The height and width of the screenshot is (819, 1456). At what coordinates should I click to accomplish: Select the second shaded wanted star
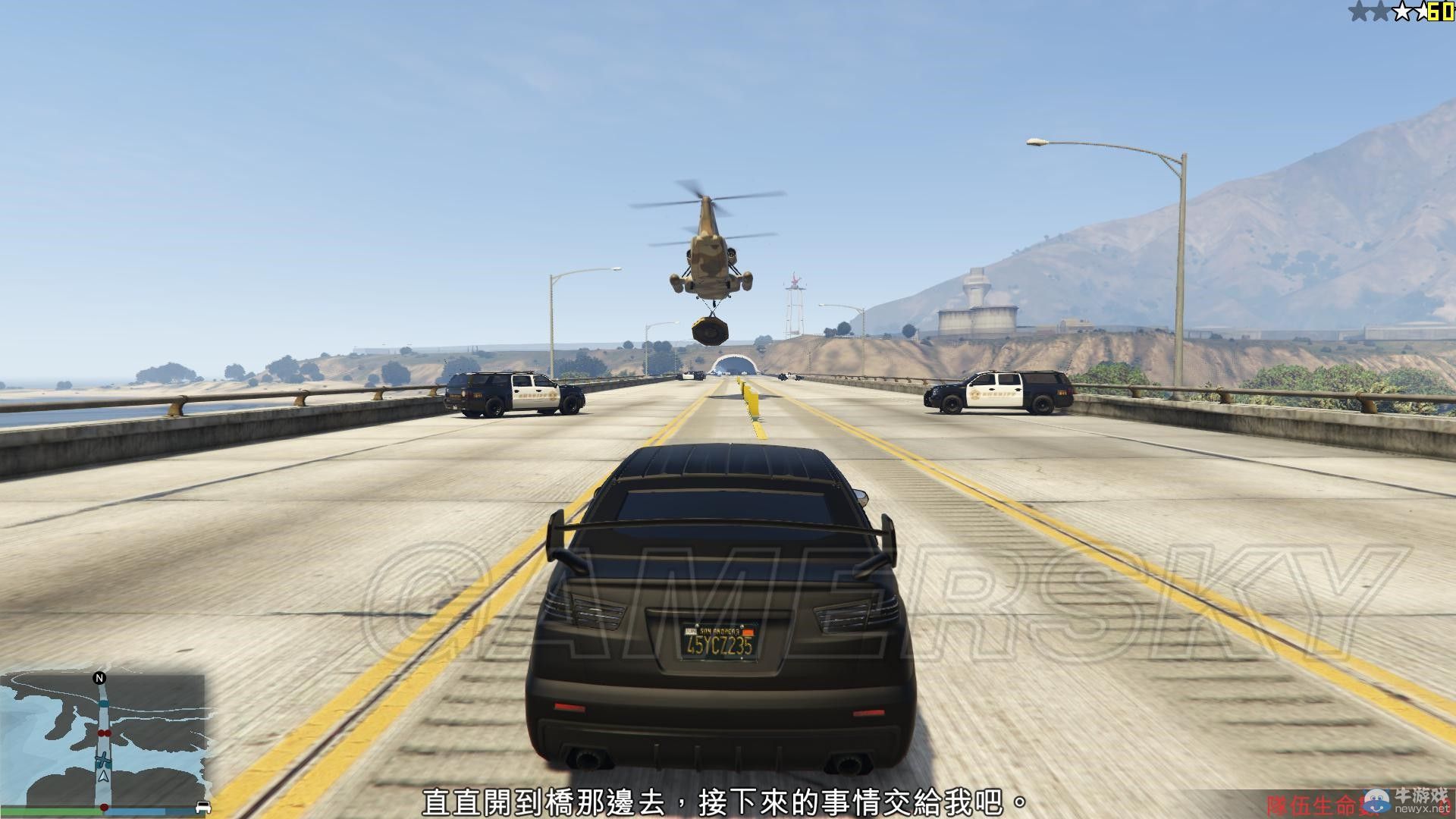click(1380, 10)
